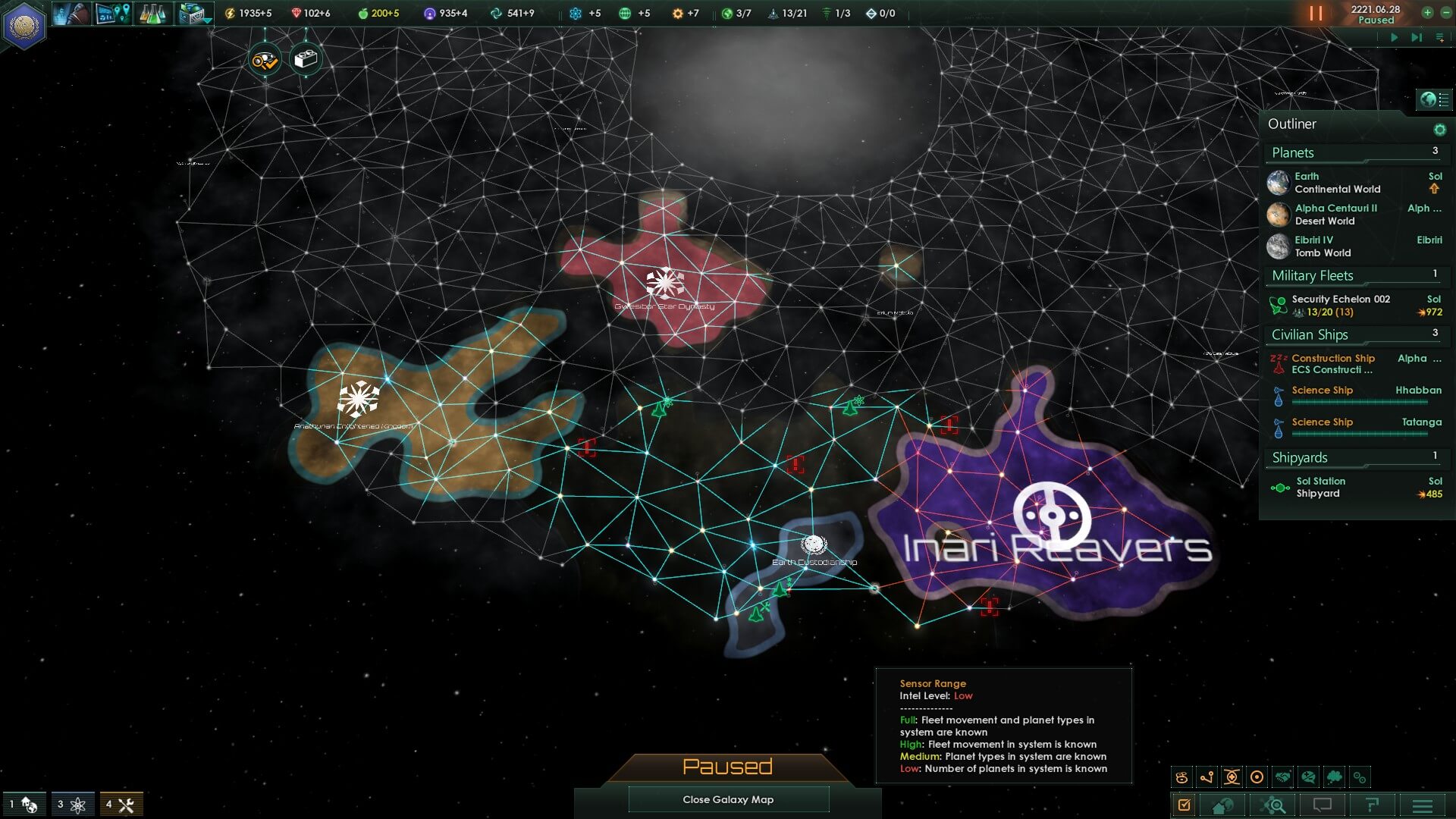
Task: Open the empire government emblem
Action: pyautogui.click(x=24, y=25)
